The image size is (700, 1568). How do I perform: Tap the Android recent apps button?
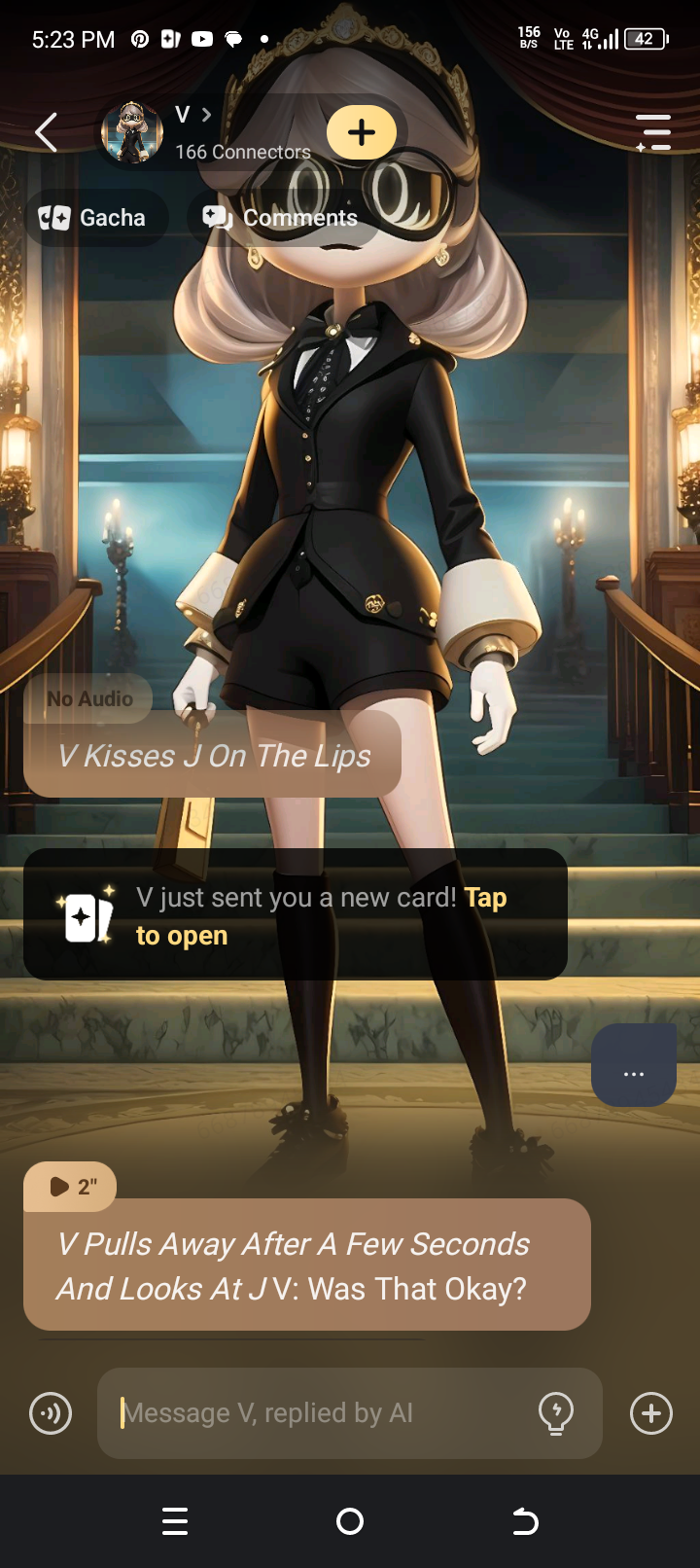[175, 1521]
